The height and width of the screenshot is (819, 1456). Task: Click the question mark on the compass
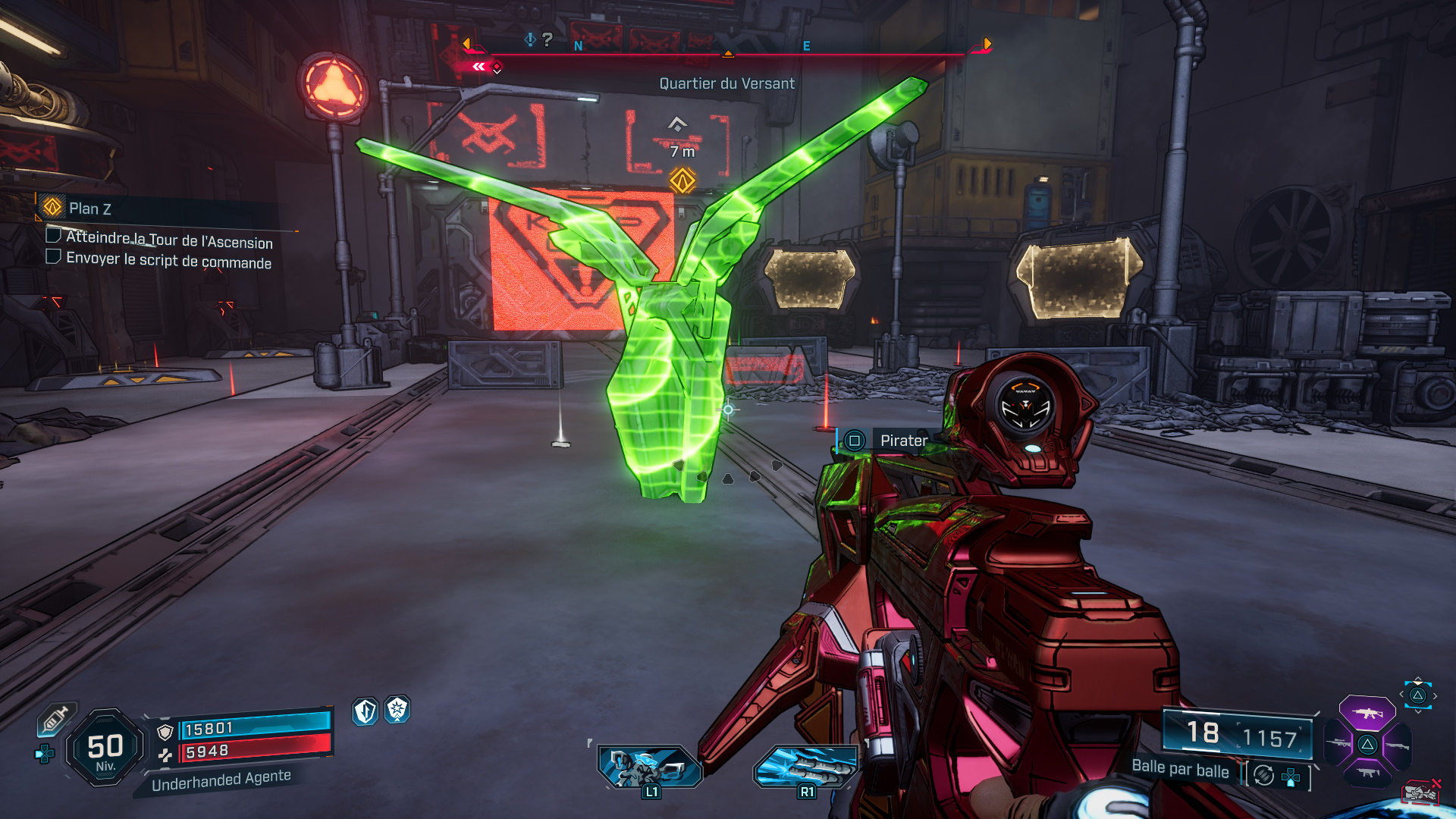point(548,39)
